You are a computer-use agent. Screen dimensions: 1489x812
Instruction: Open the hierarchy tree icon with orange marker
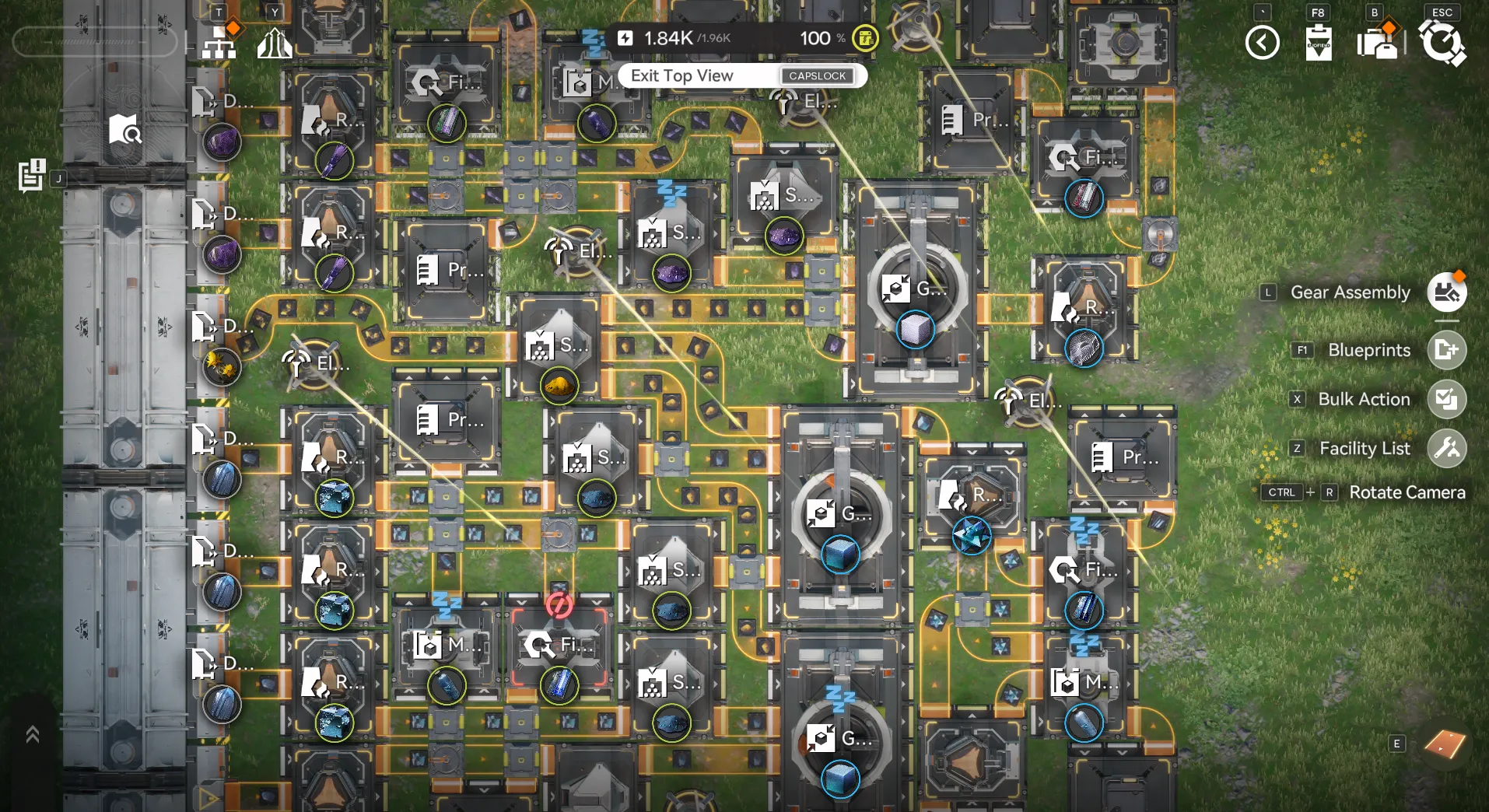coord(220,41)
